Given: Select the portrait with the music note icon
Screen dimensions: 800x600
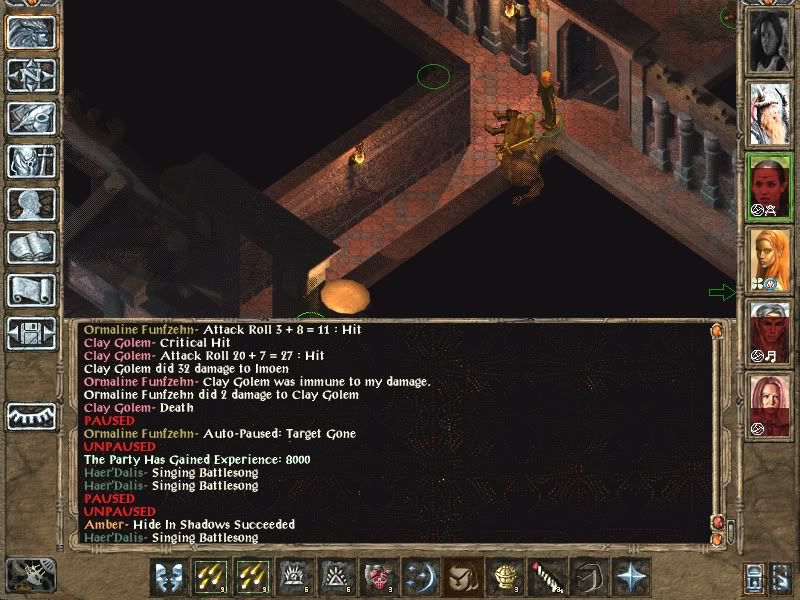Looking at the screenshot, I should click(x=768, y=332).
